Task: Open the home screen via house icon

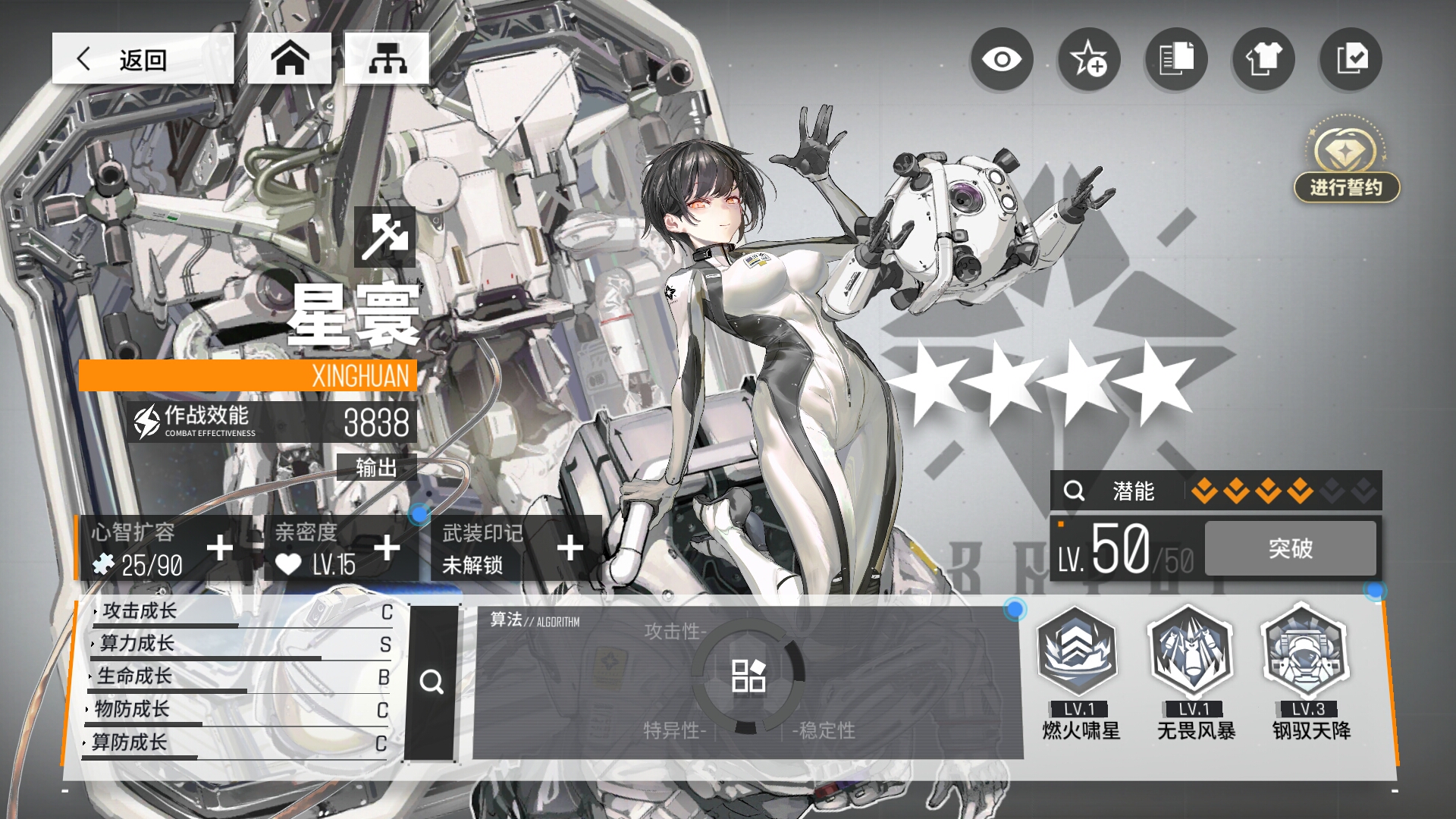Action: click(x=290, y=58)
